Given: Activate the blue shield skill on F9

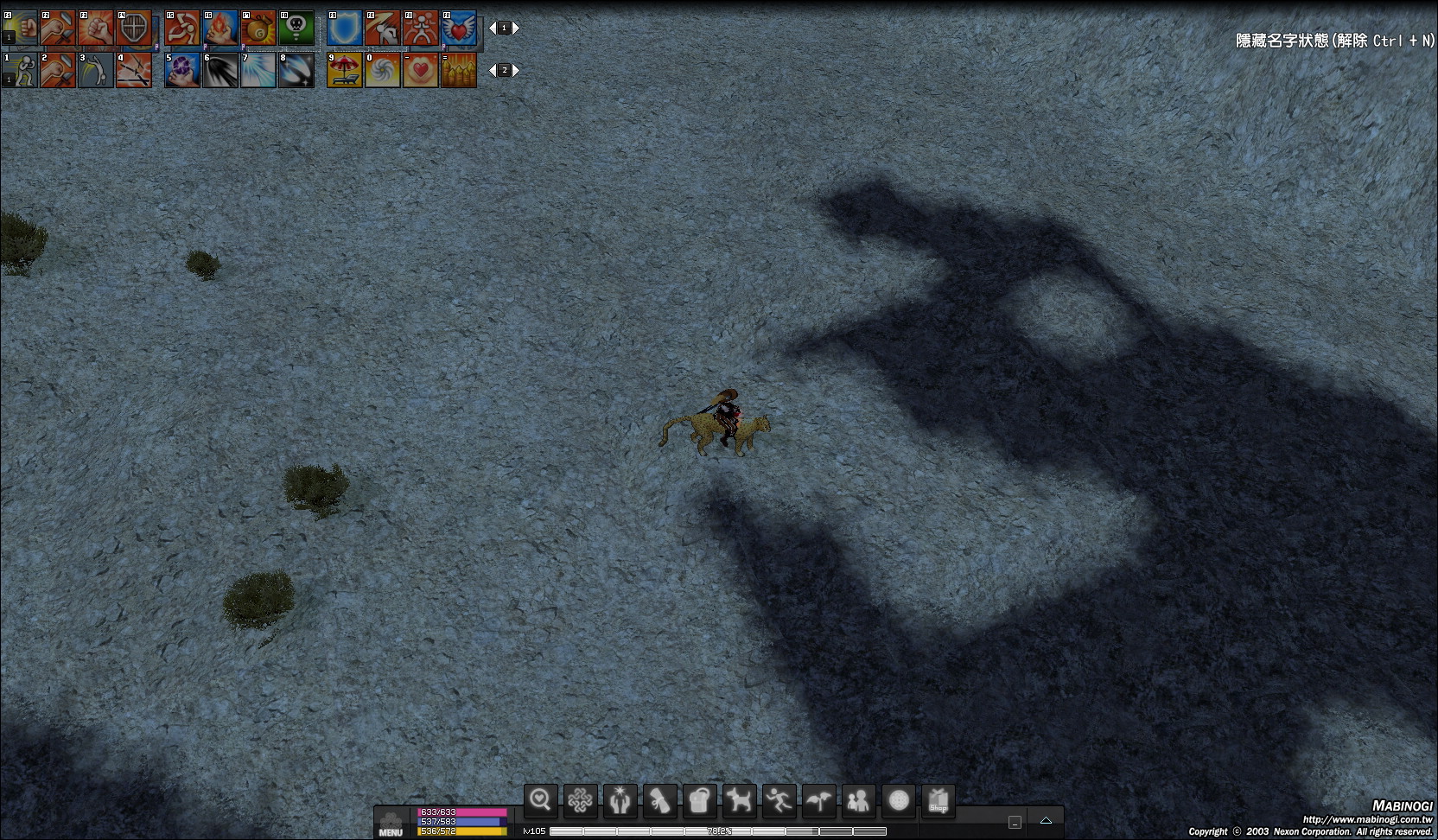Looking at the screenshot, I should tap(345, 29).
